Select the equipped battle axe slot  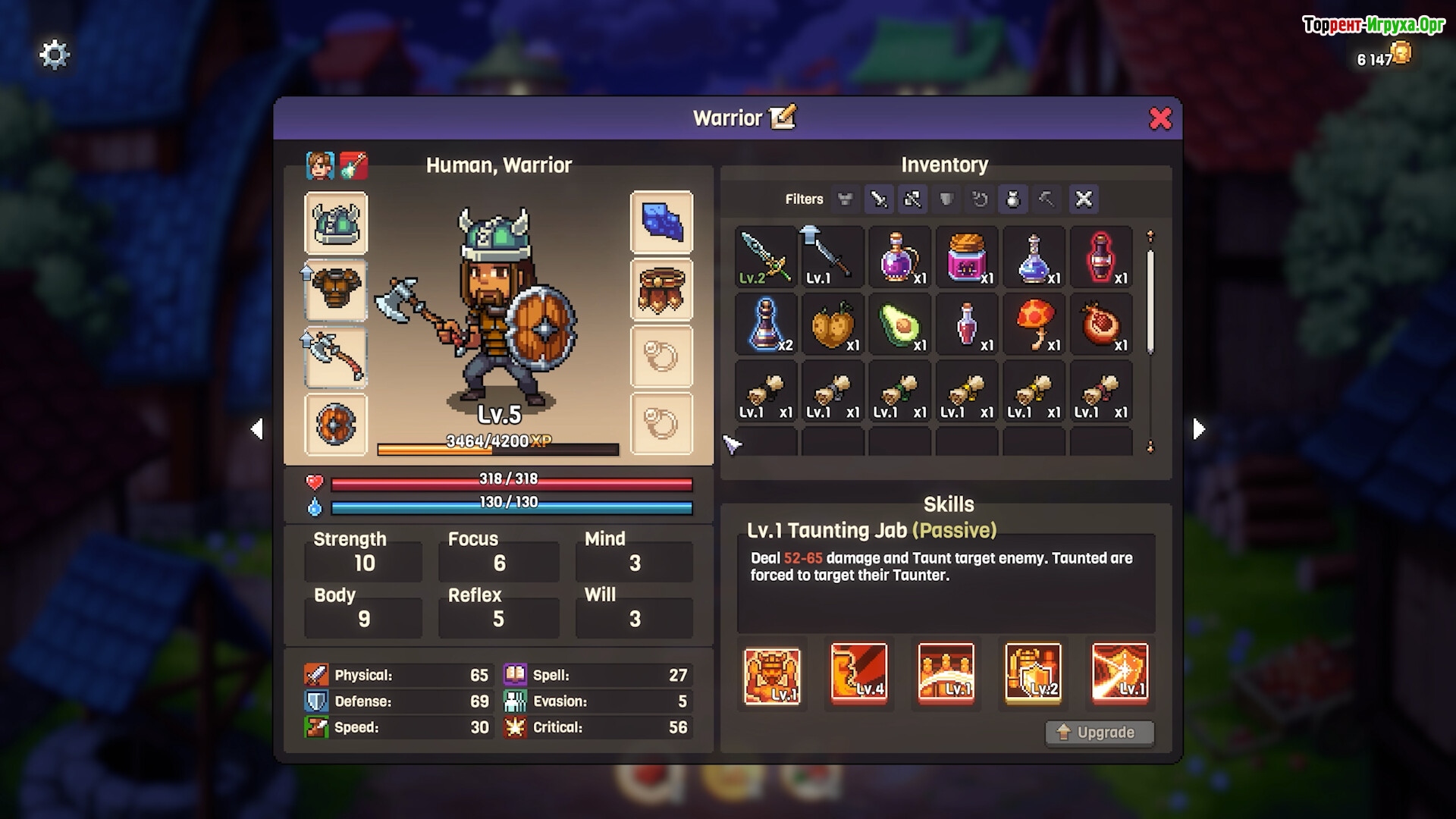(336, 356)
